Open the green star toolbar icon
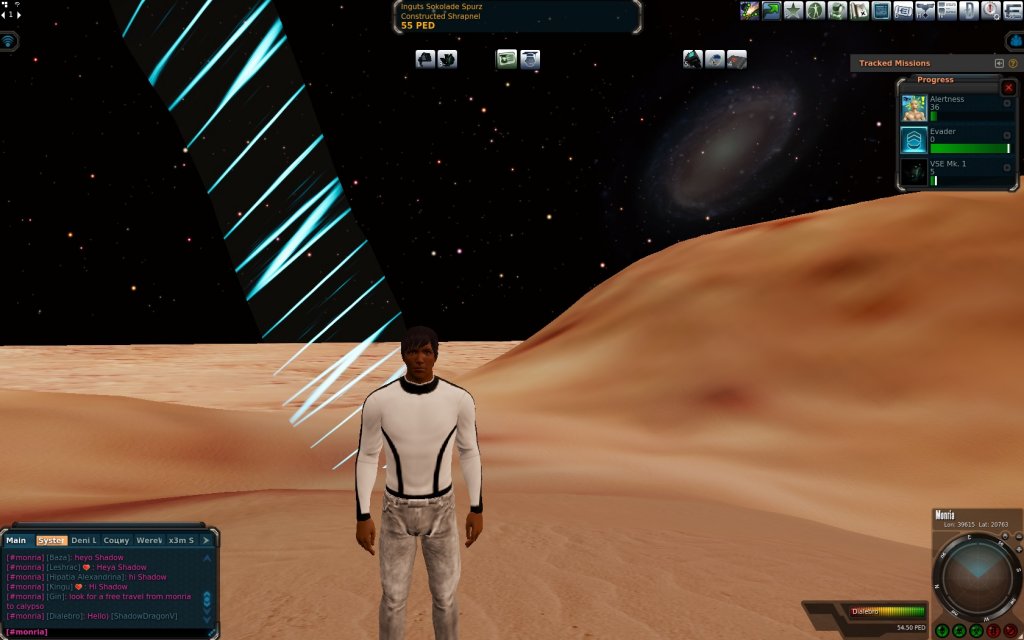The height and width of the screenshot is (640, 1024). (x=794, y=11)
